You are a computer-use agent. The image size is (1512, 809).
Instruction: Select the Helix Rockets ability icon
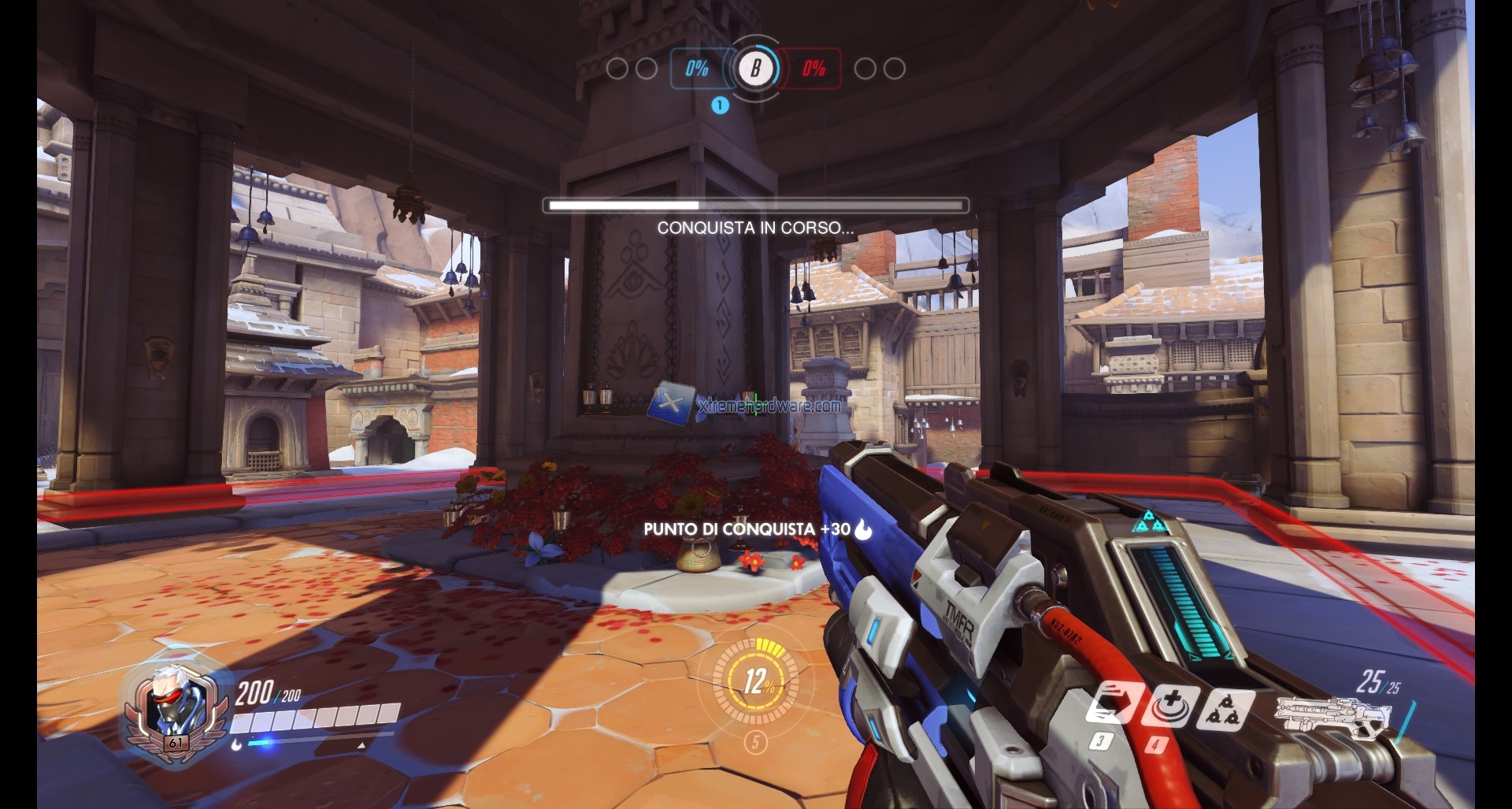1227,710
